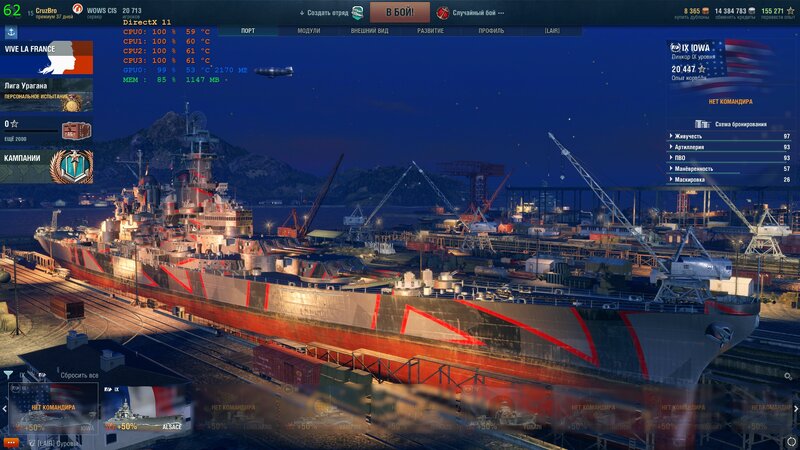Show the ПРОФИЛЬ tab
The width and height of the screenshot is (800, 450).
pyautogui.click(x=491, y=31)
